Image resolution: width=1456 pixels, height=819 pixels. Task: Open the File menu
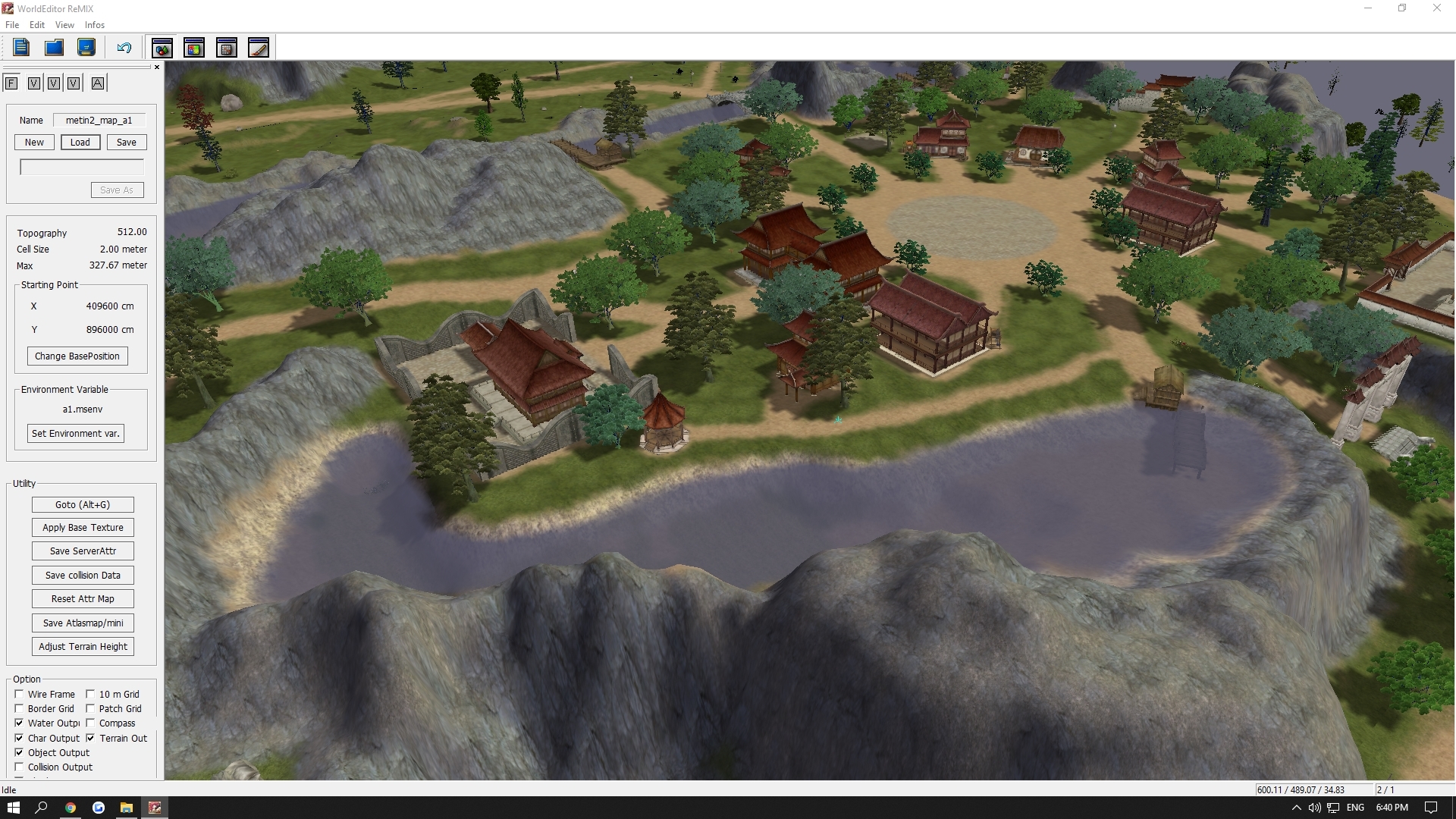[12, 25]
